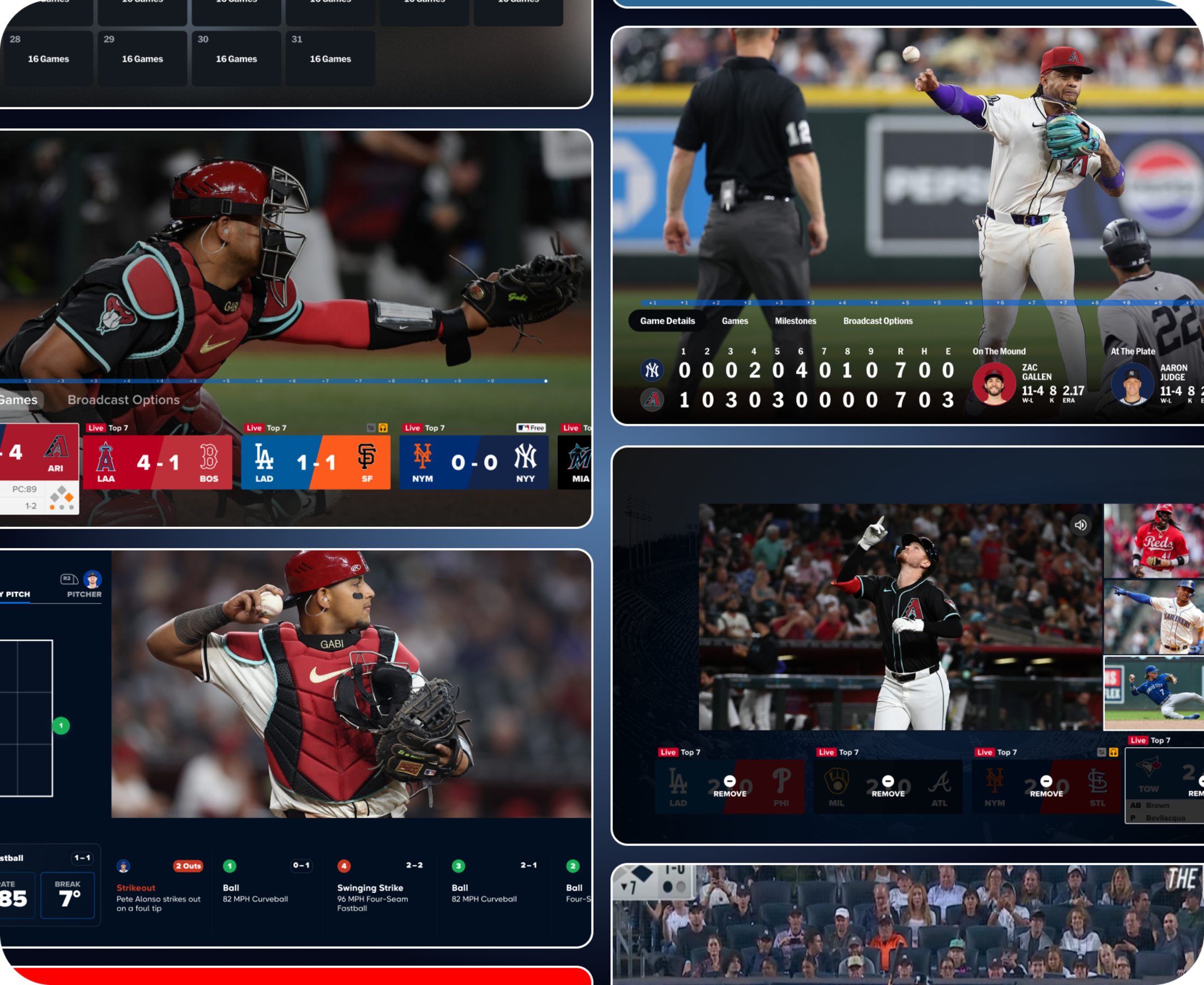Open the Milestones tab

(x=795, y=321)
